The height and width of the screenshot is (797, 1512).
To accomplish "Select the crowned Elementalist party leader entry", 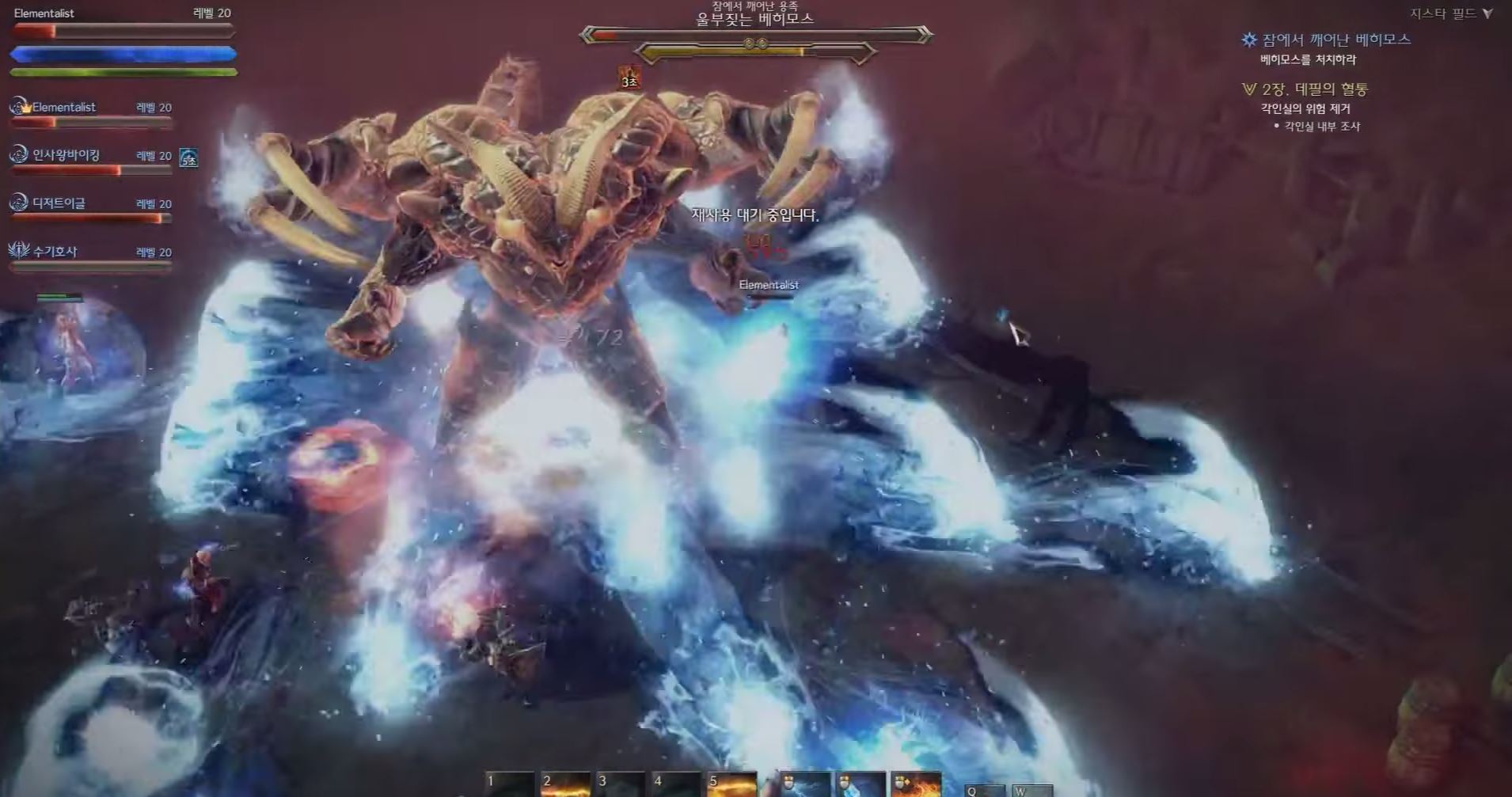I will pyautogui.click(x=63, y=107).
